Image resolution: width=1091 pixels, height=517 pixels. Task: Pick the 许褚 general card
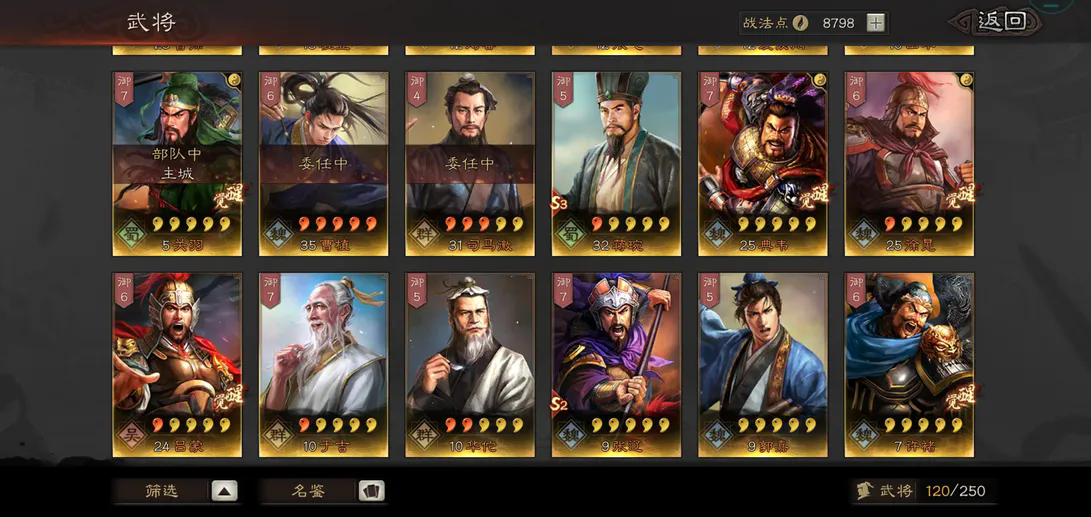pos(909,364)
